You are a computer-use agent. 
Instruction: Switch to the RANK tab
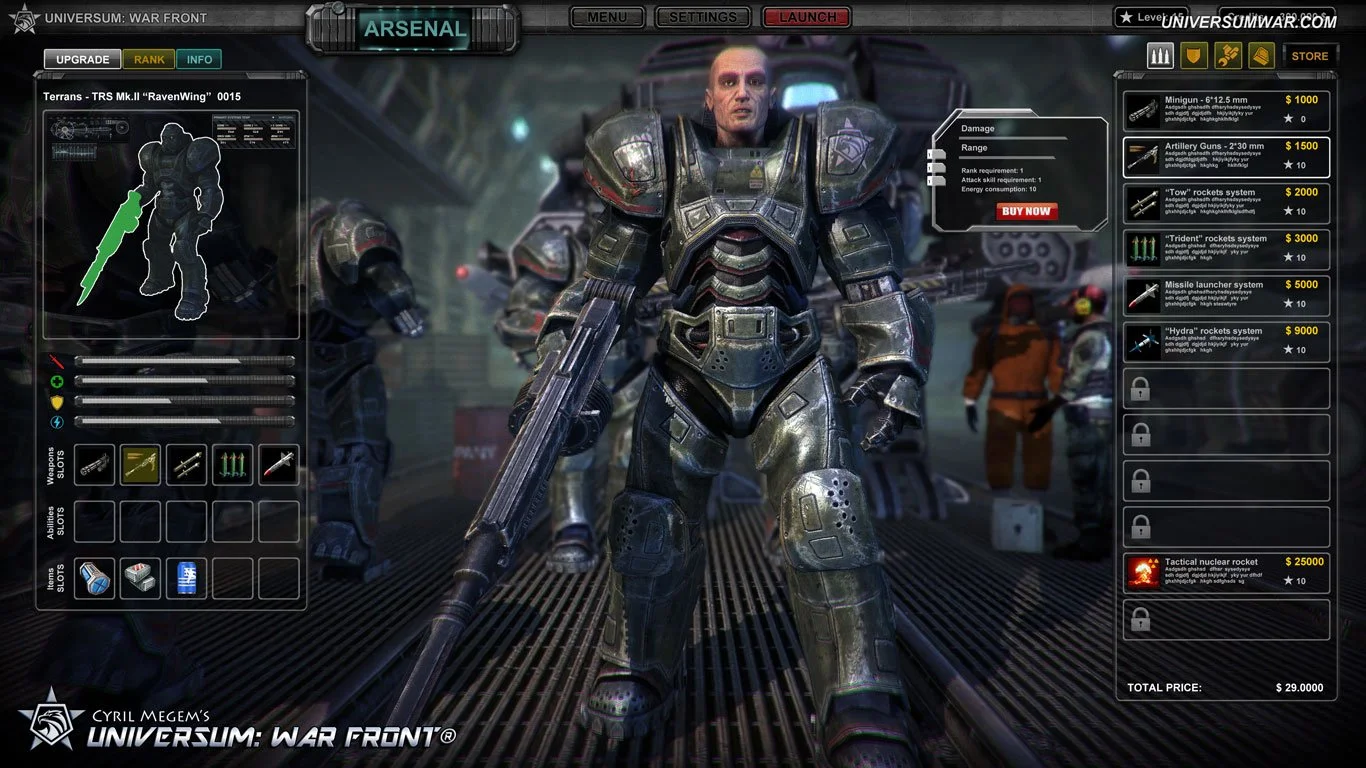point(148,59)
